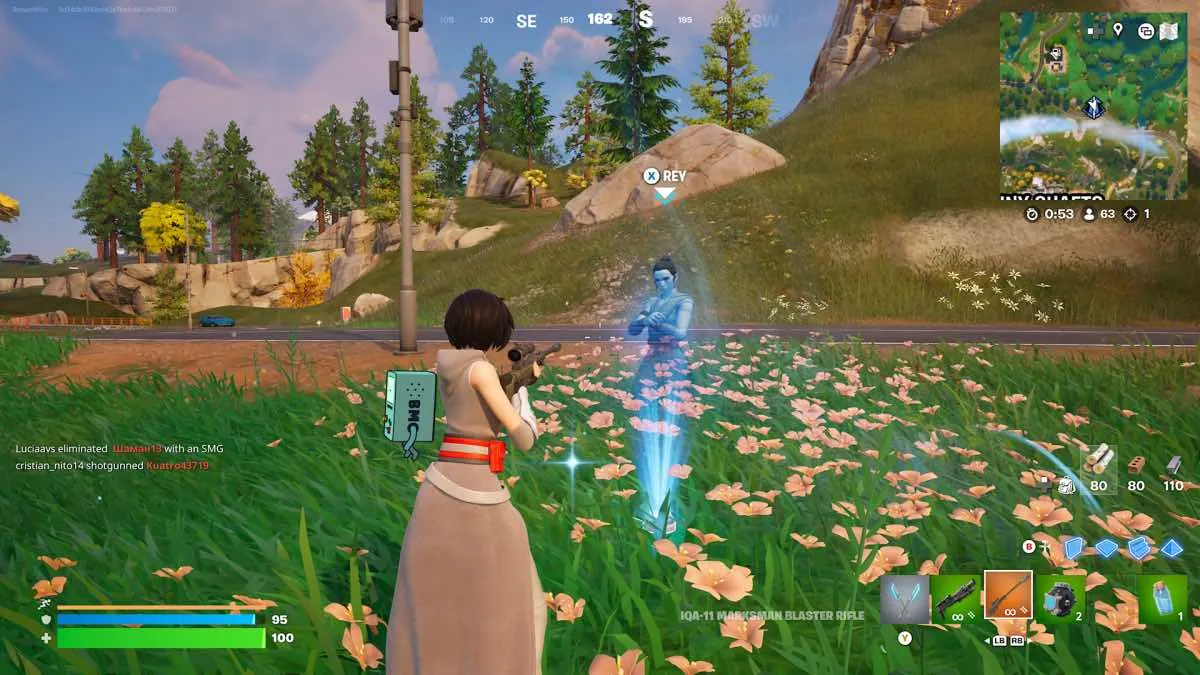
Task: Select the metal building material
Action: [x=1174, y=464]
